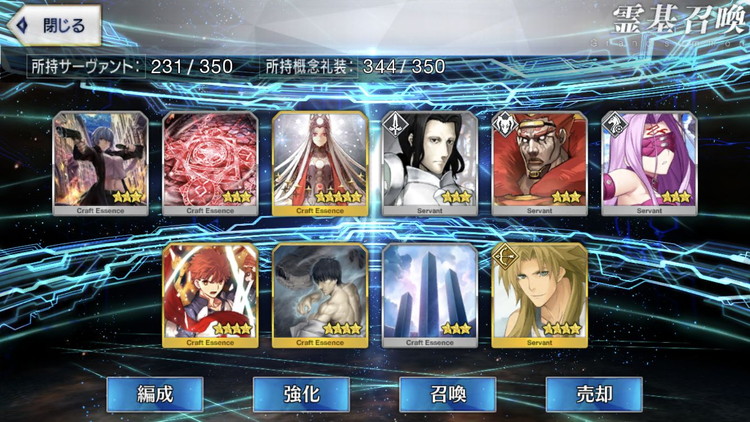The image size is (750, 422).
Task: Pick the red-turbaned Servant card
Action: click(x=540, y=162)
